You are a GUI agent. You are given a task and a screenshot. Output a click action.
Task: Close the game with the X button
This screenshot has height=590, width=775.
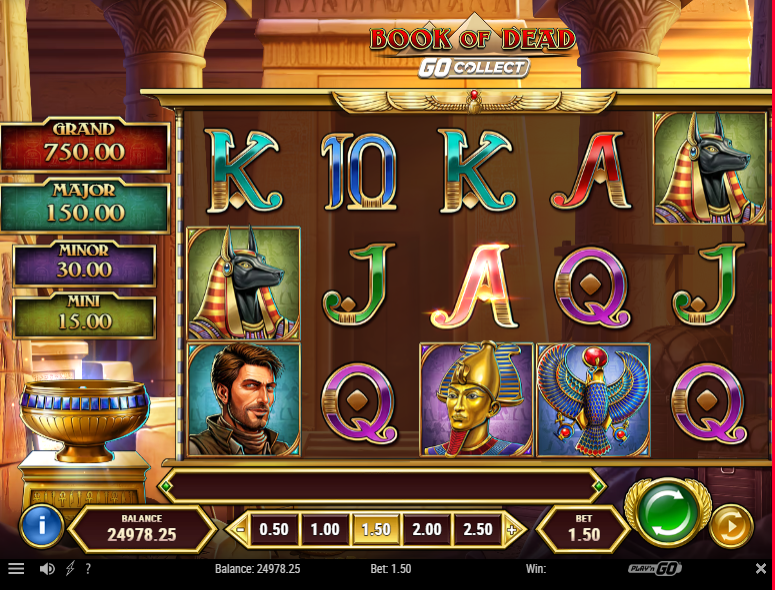pos(760,569)
